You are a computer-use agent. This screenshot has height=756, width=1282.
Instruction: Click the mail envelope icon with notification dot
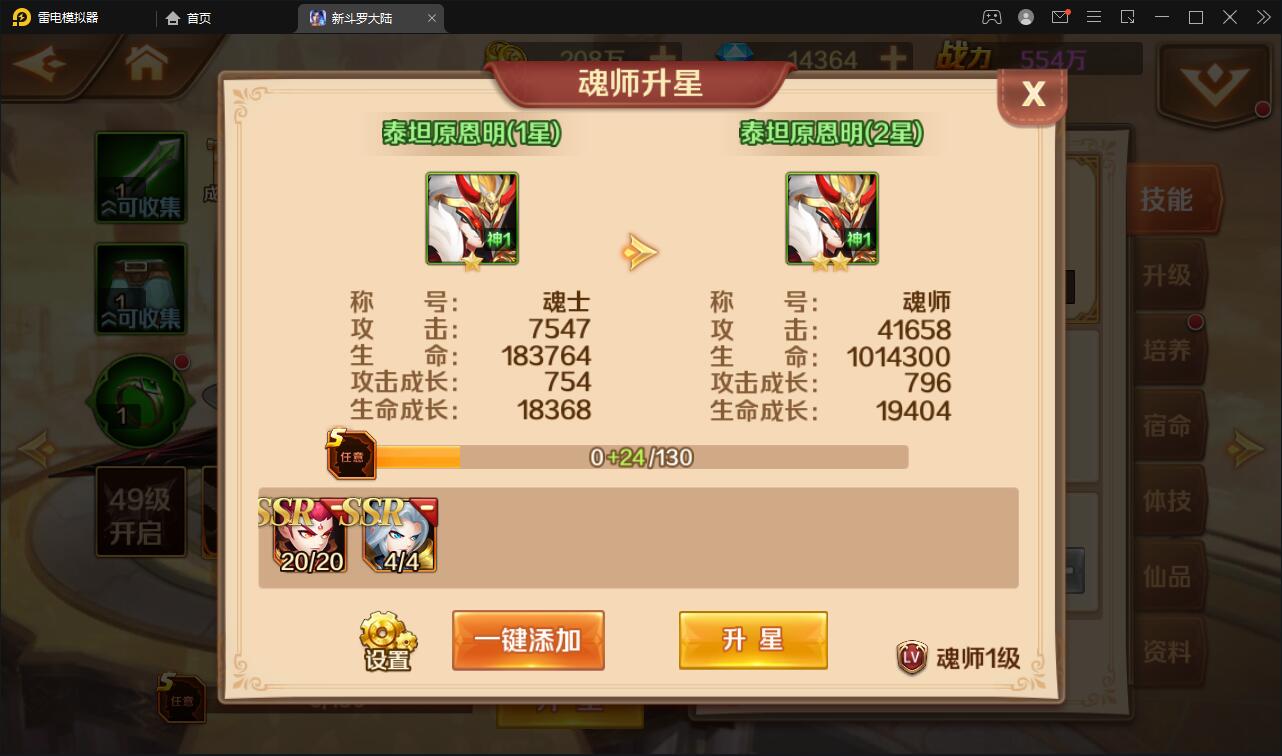coord(1062,17)
